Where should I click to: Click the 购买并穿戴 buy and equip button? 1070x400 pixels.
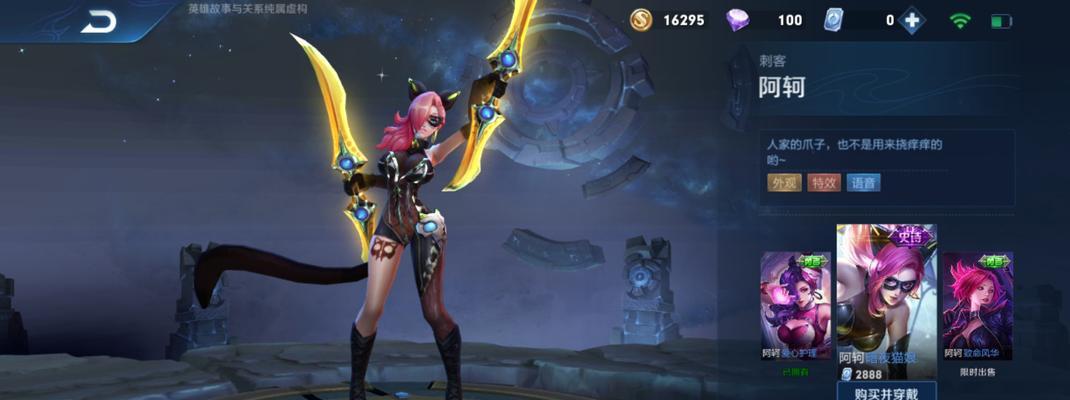coord(886,391)
